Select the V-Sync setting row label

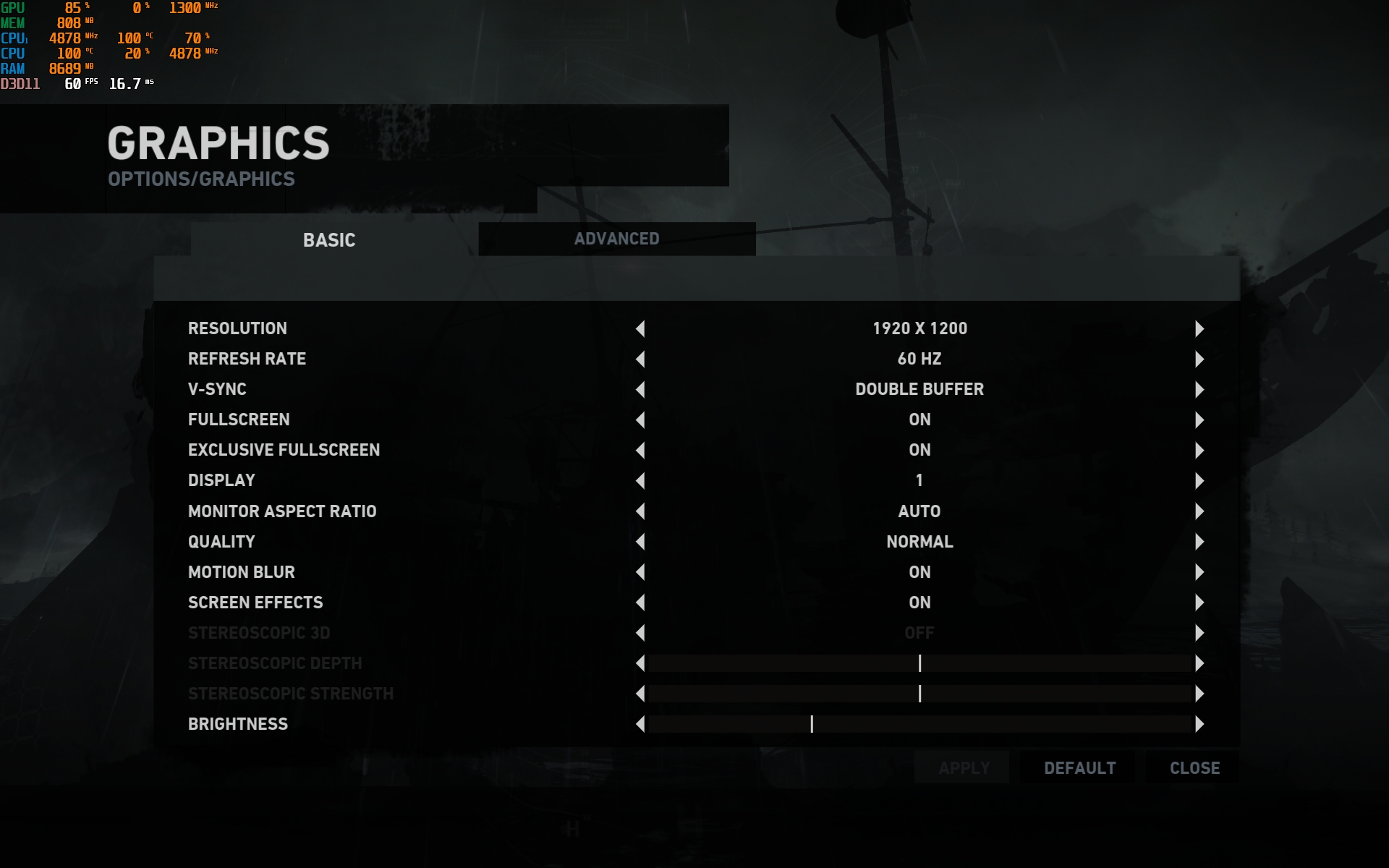[x=217, y=389]
